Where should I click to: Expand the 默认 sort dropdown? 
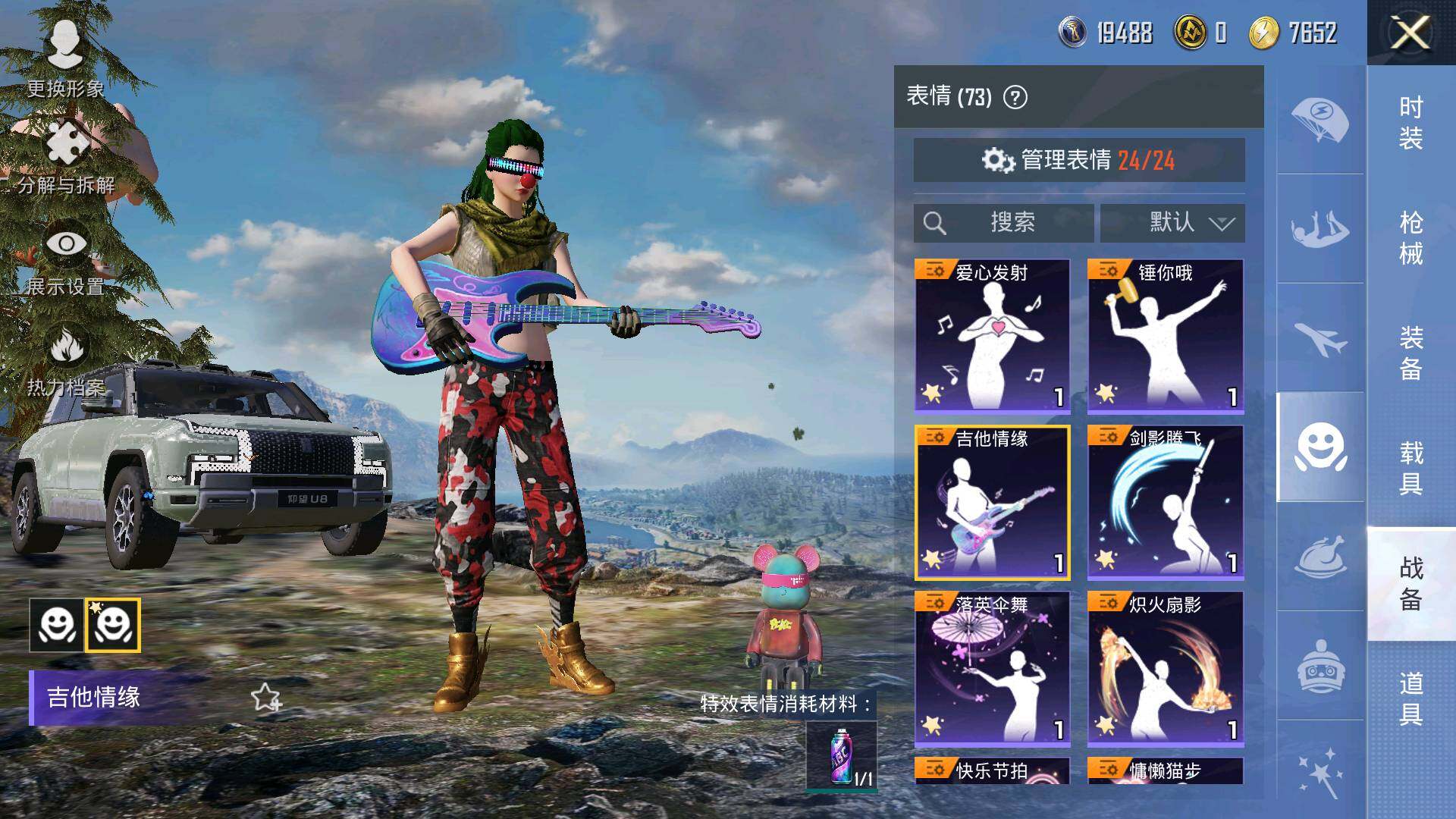(1172, 223)
